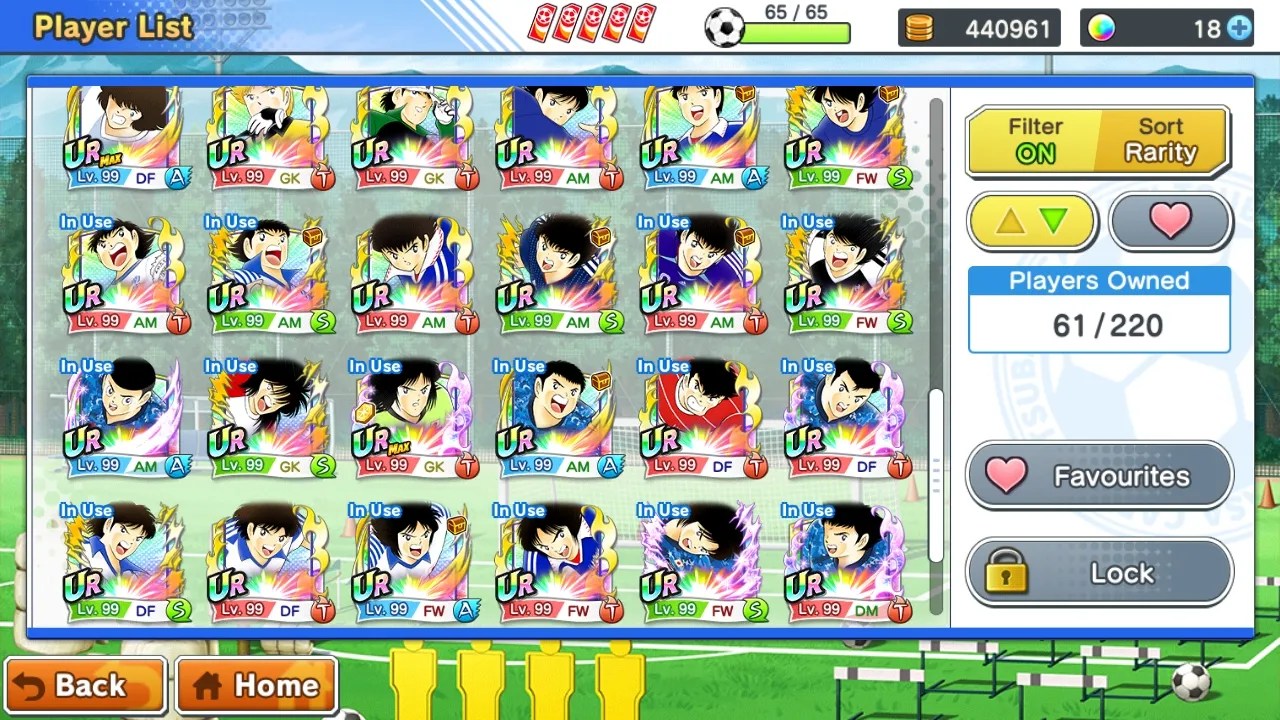Click the small heart filter button
The height and width of the screenshot is (720, 1280).
coord(1170,221)
